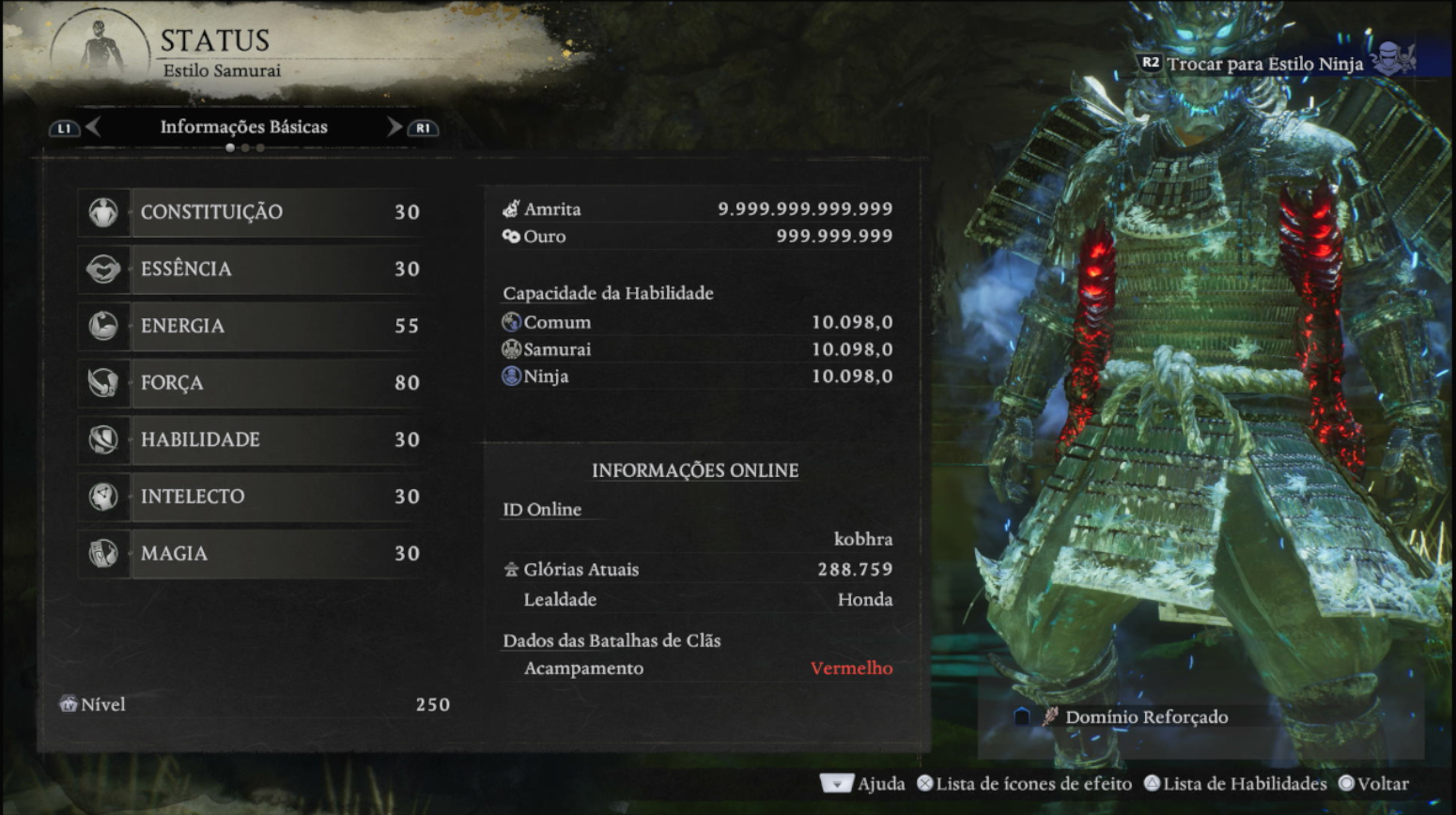Select the Domínio Reforçado effect label

pos(1146,717)
